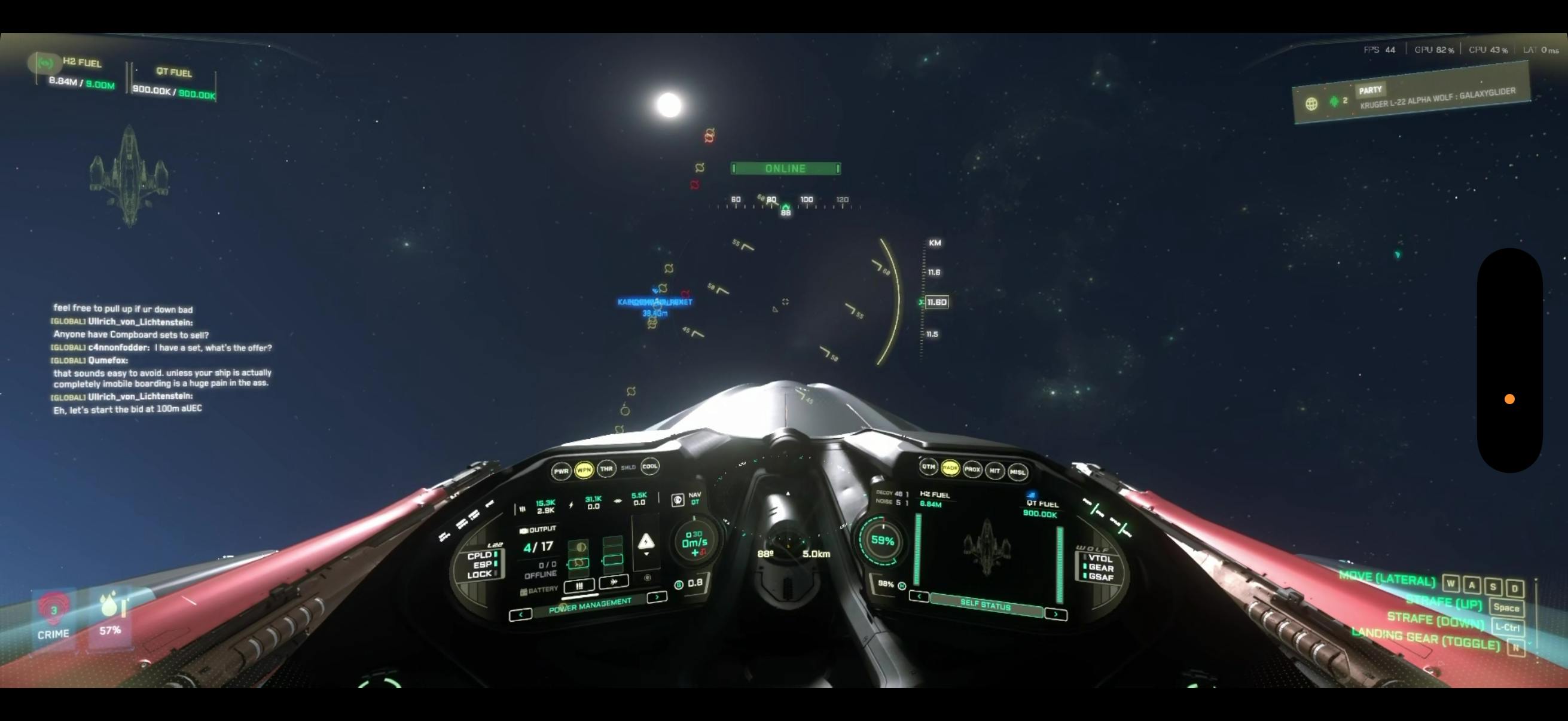Select the HIT button
The image size is (1568, 721).
(x=995, y=471)
